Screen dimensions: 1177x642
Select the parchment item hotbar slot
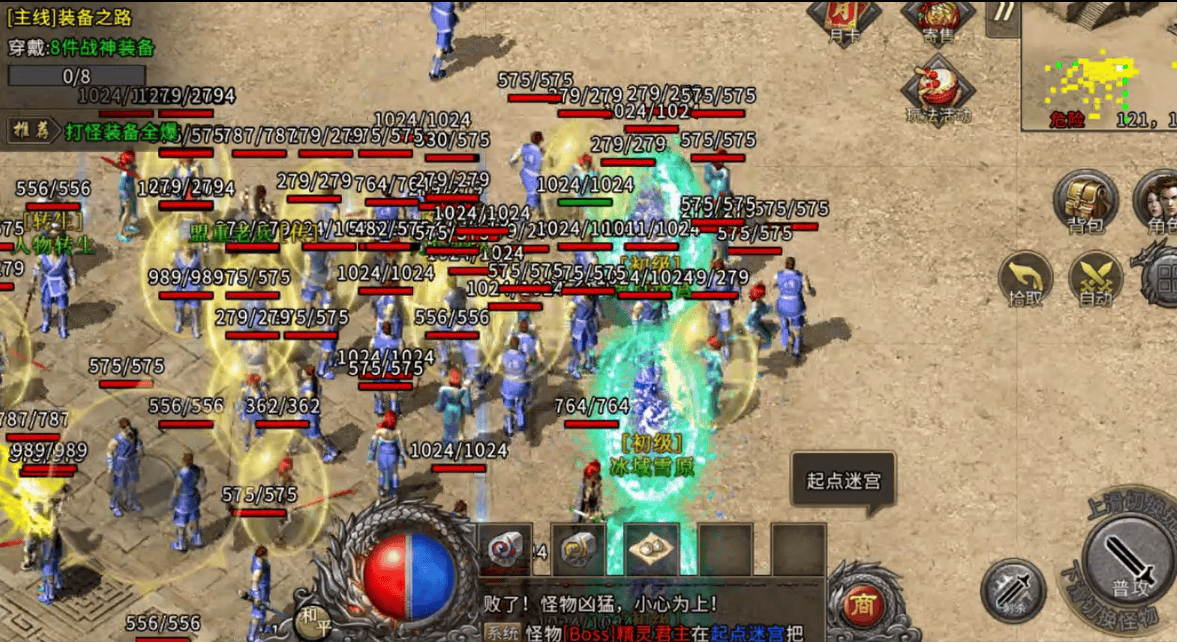pos(652,549)
